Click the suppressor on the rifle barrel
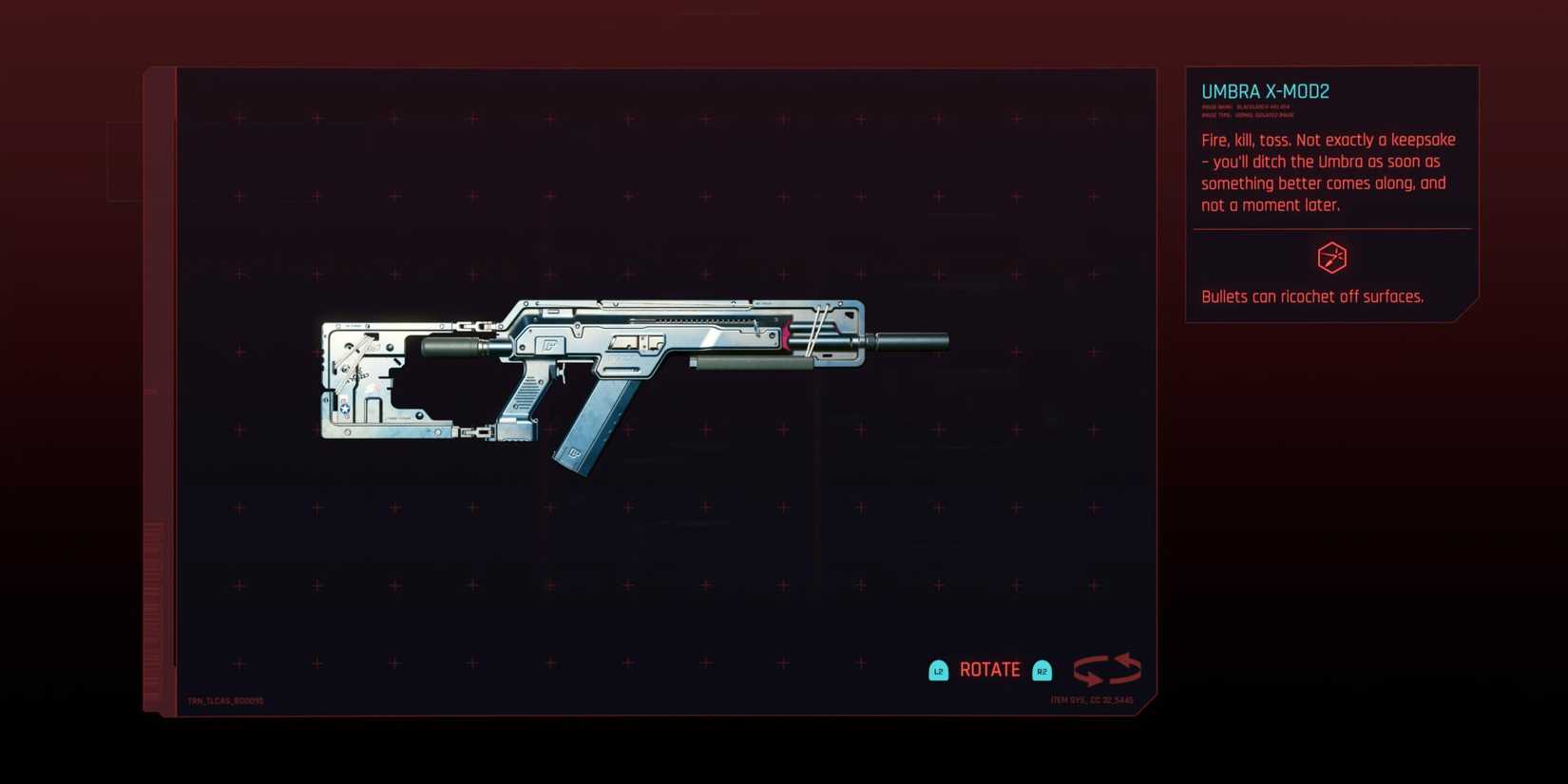Viewport: 1568px width, 784px height. coord(912,342)
